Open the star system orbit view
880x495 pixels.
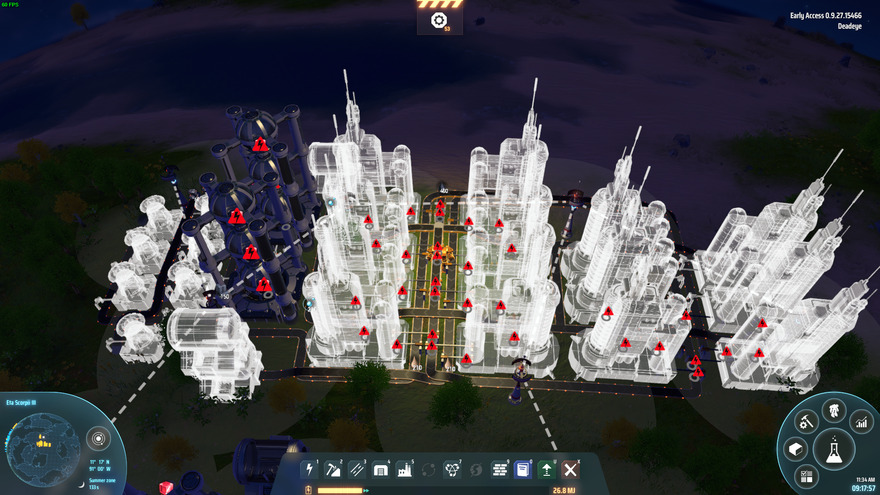pos(97,438)
